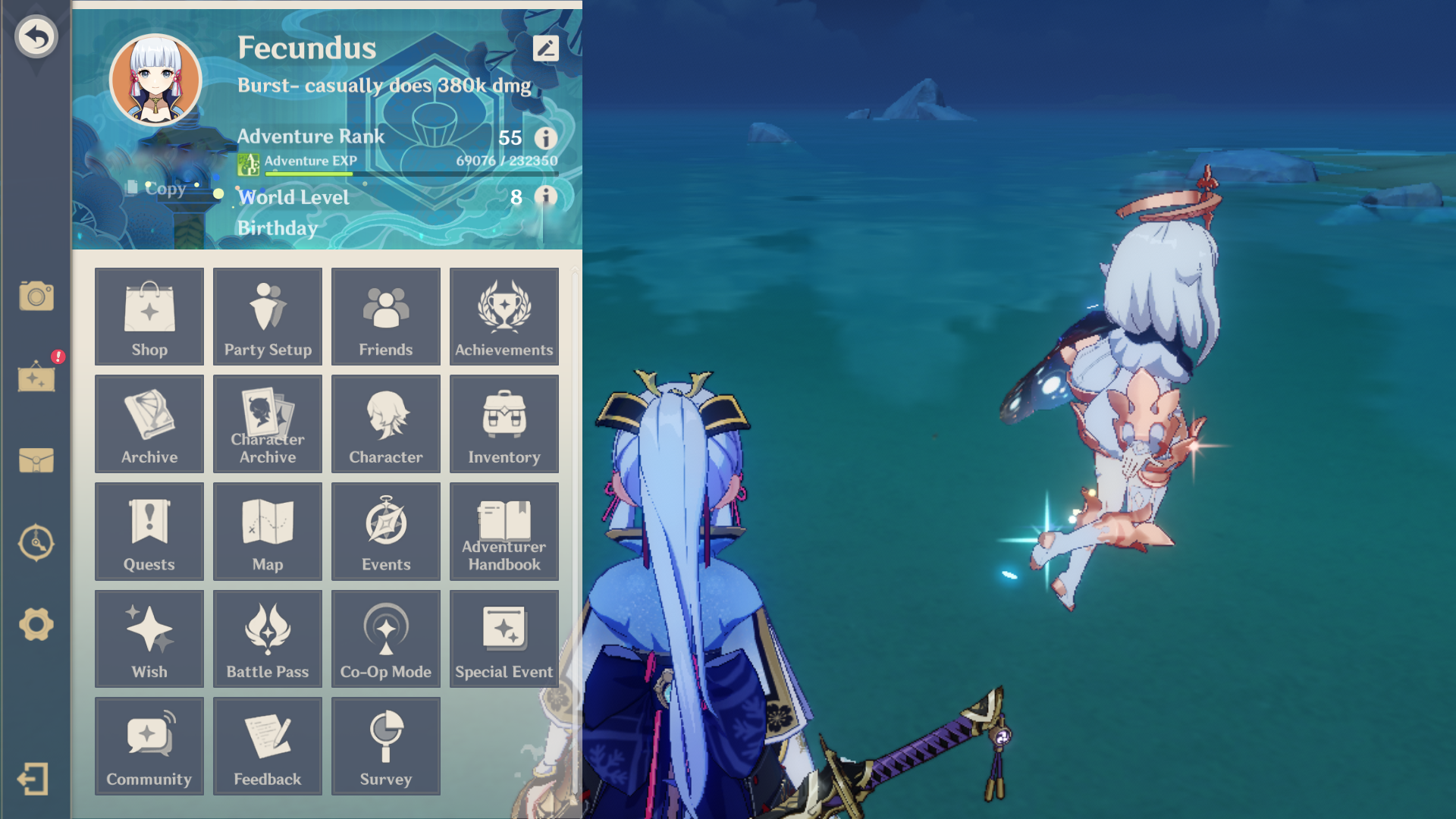Open the Feedback form

267,746
